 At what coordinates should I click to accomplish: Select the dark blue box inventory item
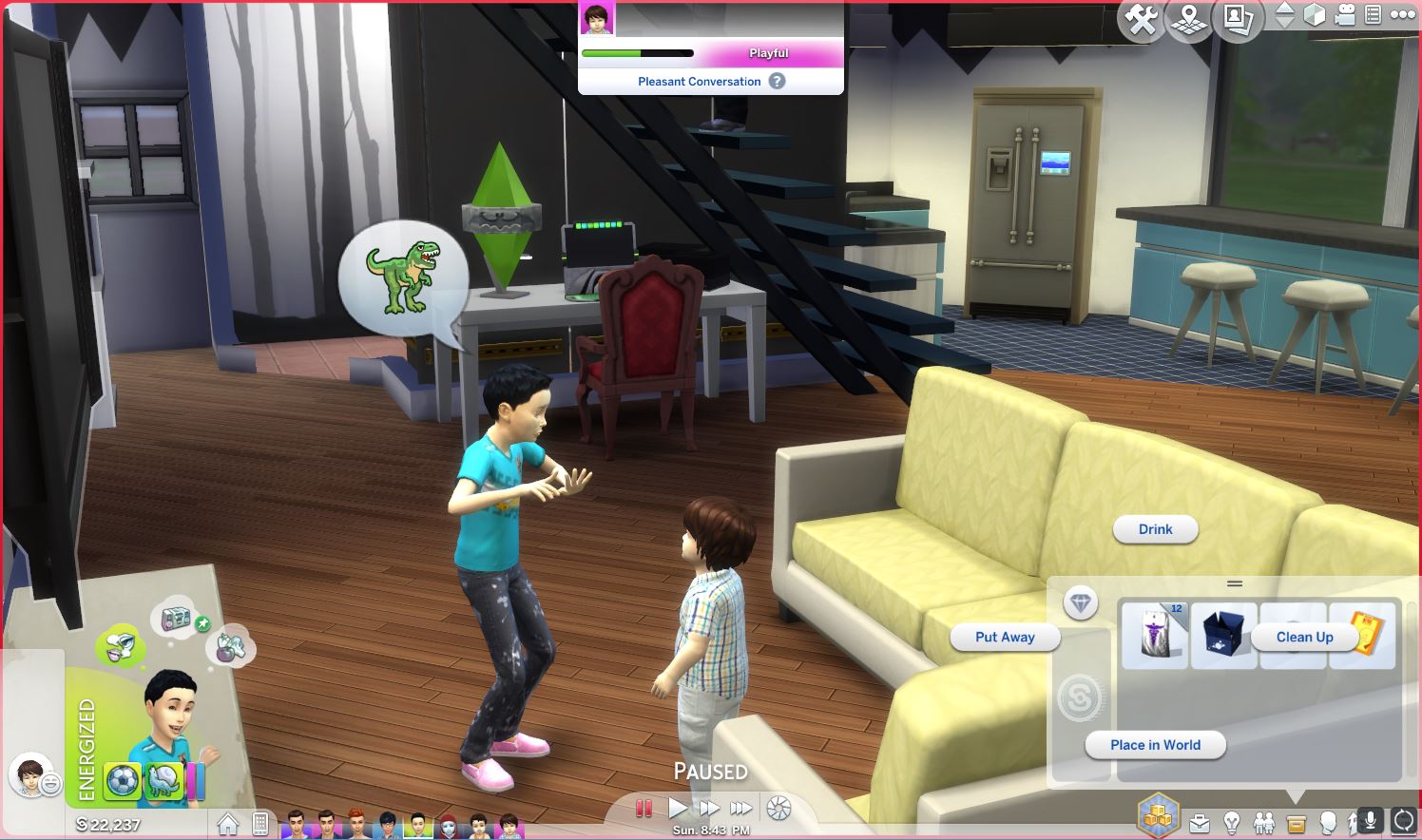1223,634
